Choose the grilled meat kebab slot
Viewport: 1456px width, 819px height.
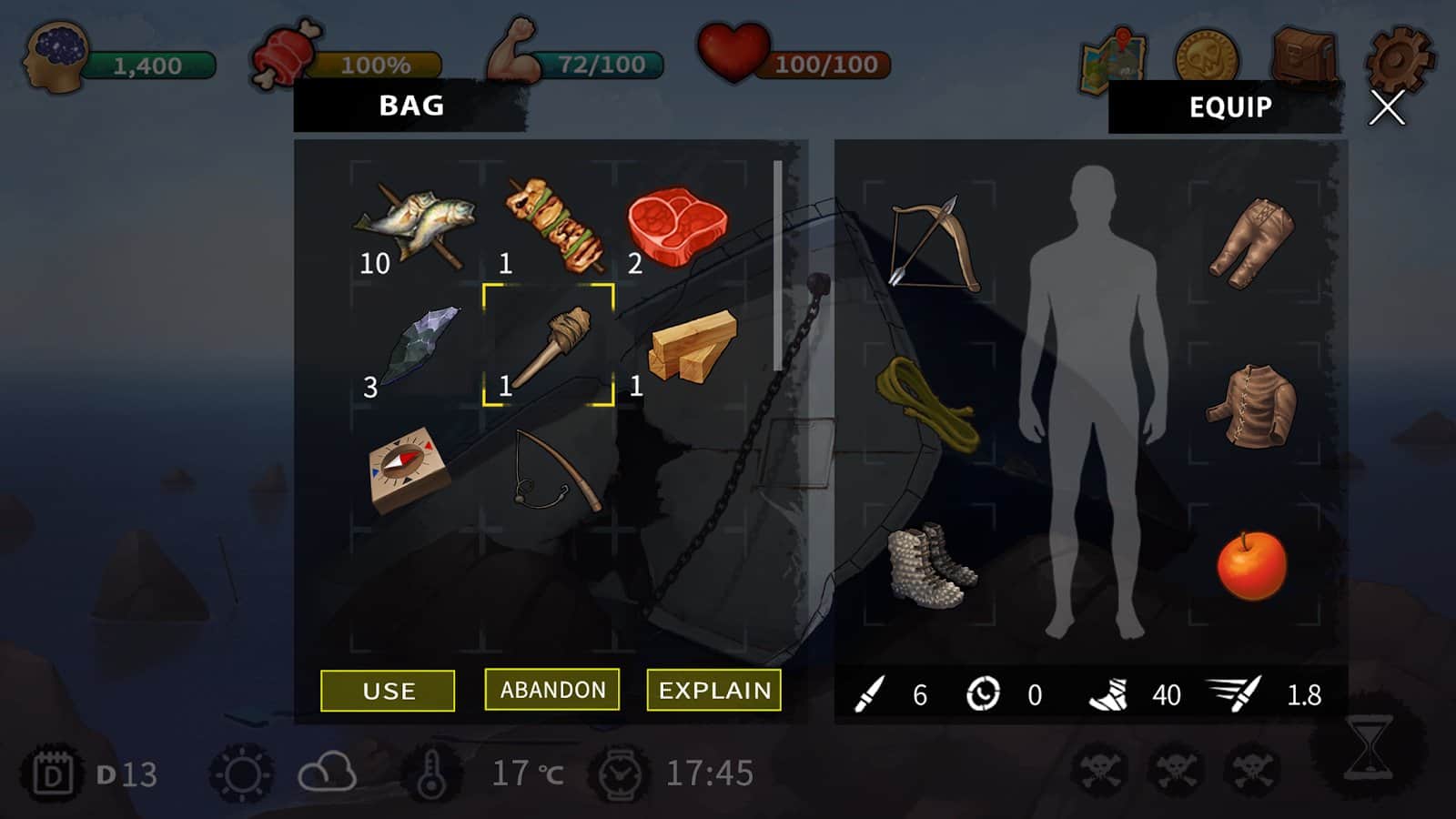(x=552, y=225)
